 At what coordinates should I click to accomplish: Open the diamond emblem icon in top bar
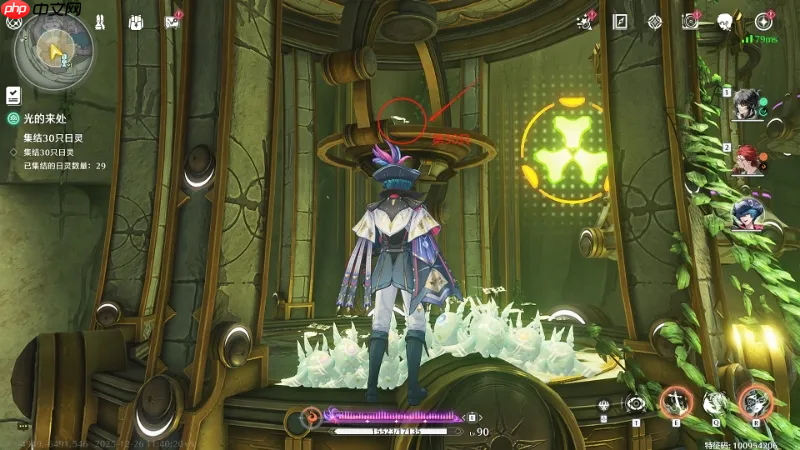[x=655, y=22]
